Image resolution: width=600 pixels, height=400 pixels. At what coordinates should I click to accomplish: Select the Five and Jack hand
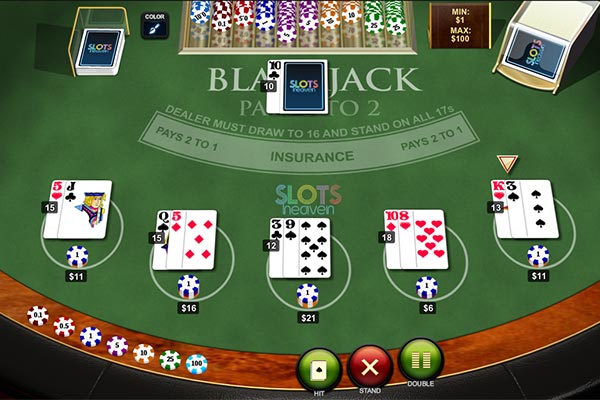(x=82, y=210)
